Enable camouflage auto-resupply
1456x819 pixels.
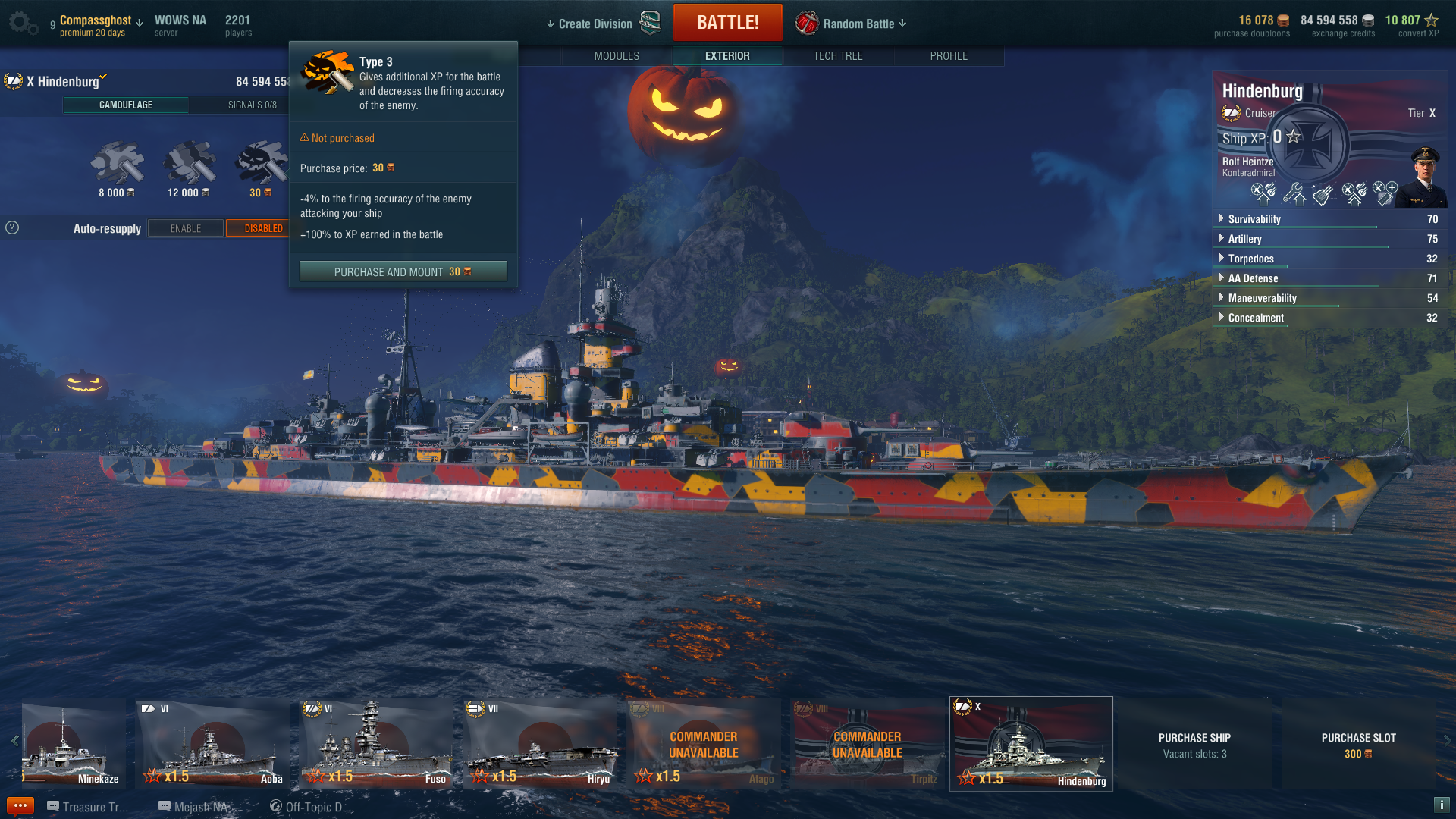[x=186, y=228]
